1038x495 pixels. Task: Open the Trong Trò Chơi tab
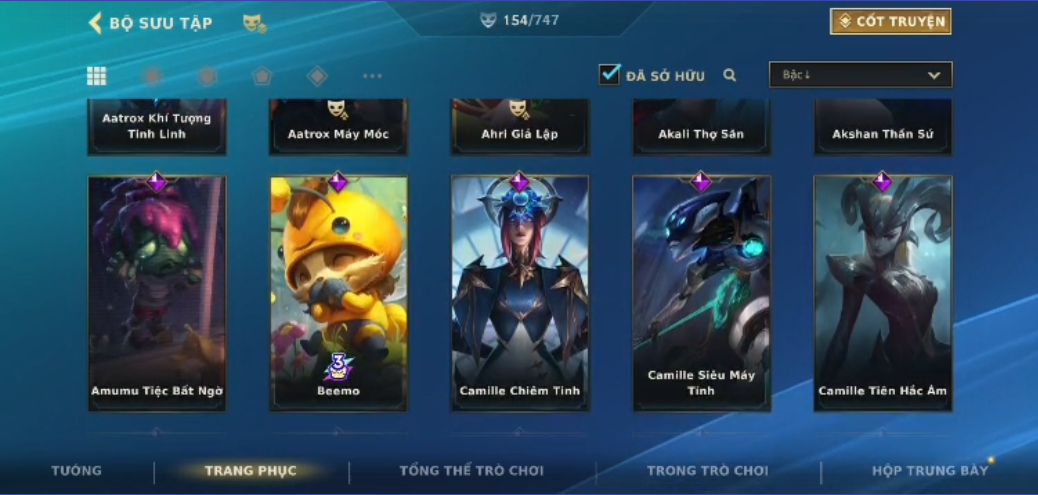707,471
